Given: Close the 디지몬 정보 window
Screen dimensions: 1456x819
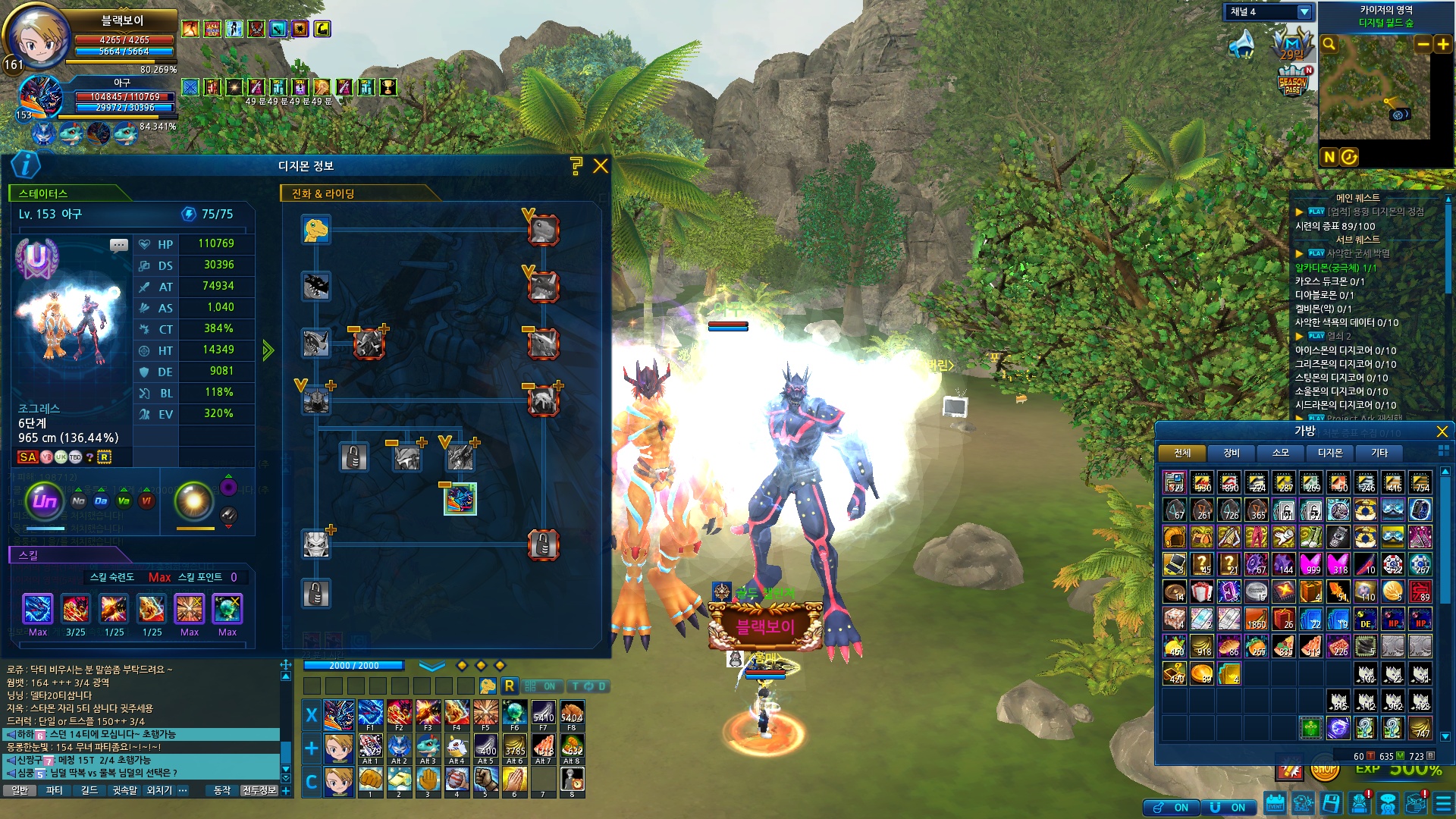Looking at the screenshot, I should pos(601,166).
